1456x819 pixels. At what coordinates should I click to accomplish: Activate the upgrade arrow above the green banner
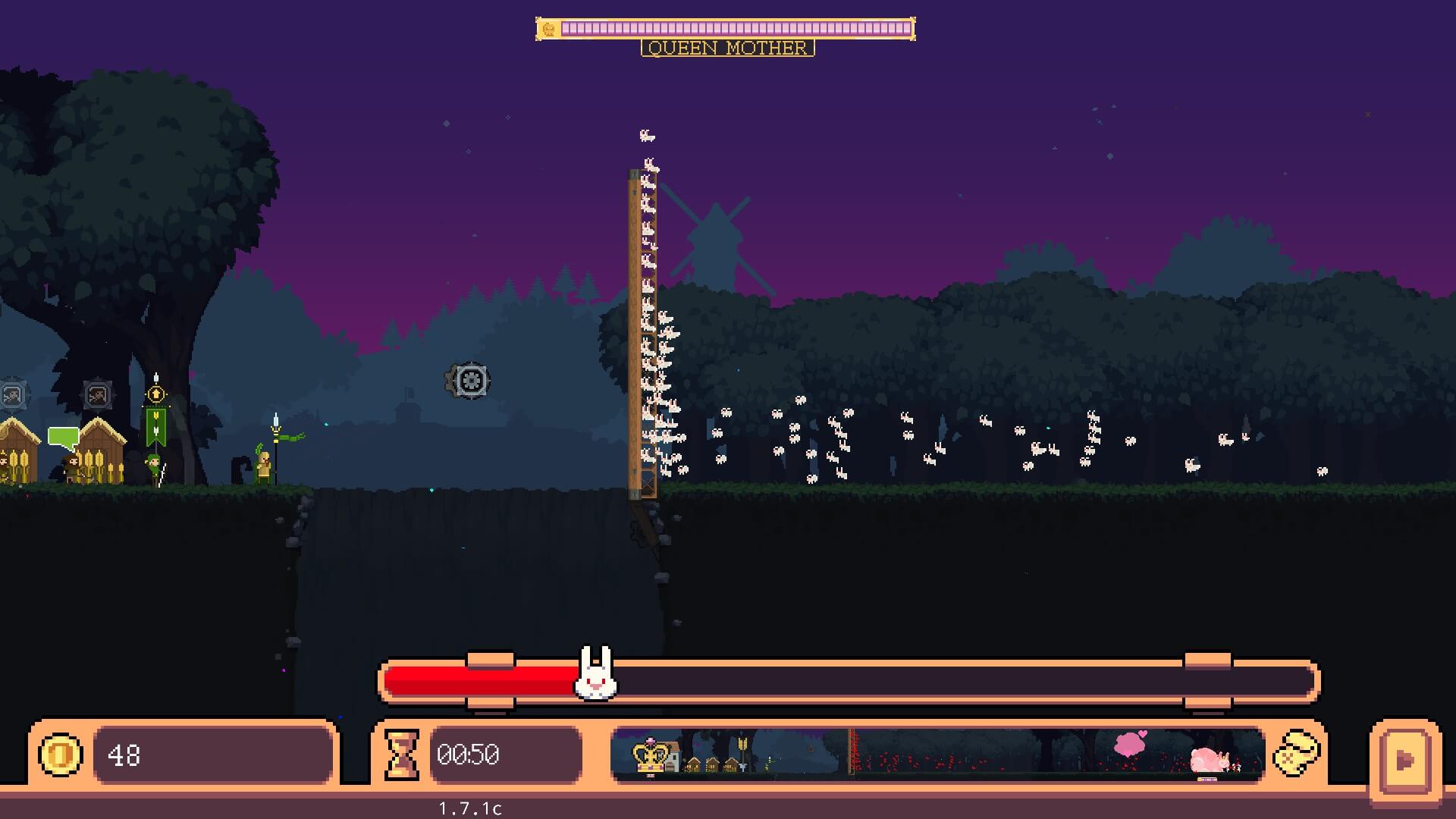(x=156, y=394)
